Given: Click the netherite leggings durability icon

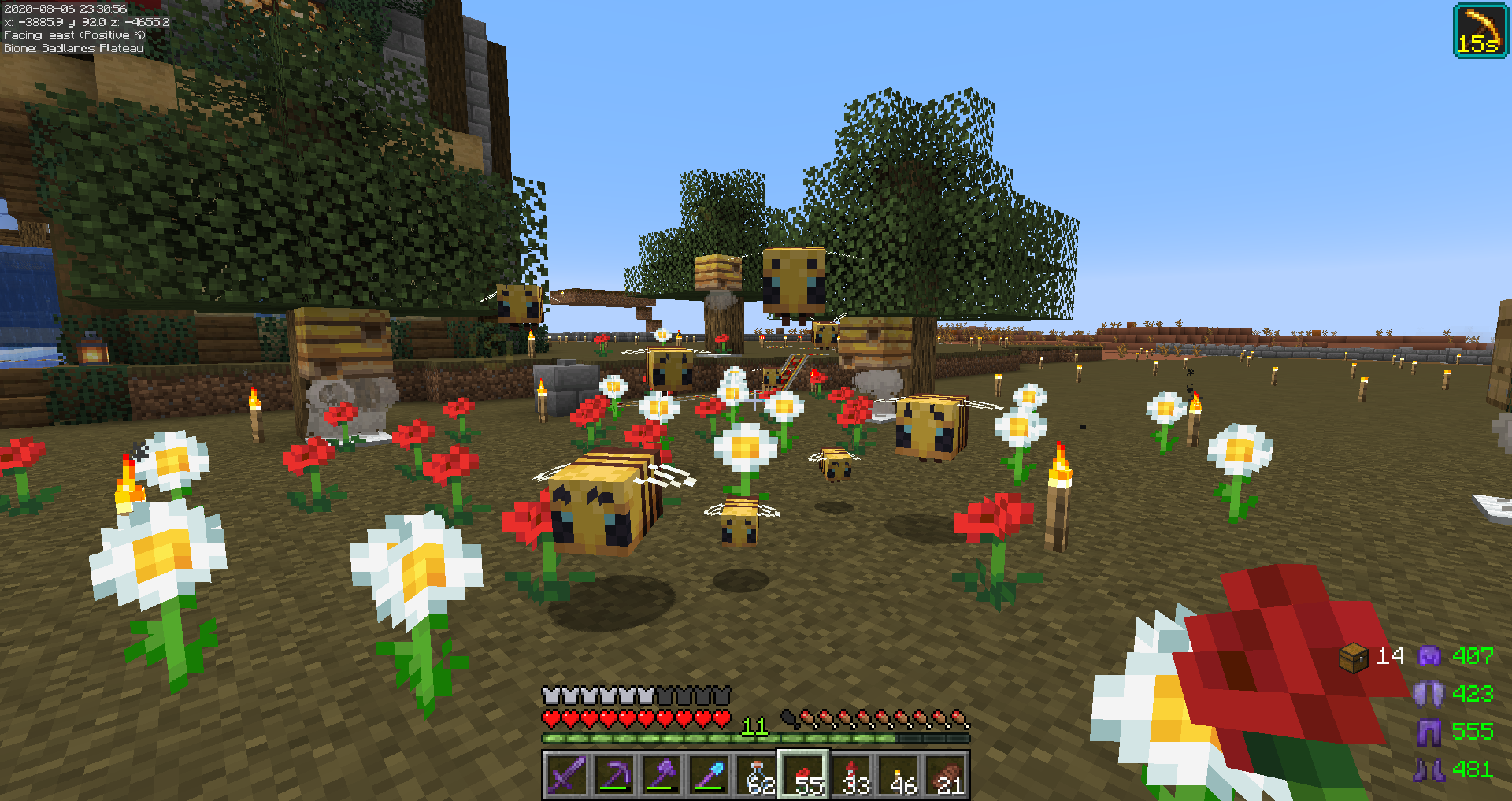Looking at the screenshot, I should click(1429, 732).
